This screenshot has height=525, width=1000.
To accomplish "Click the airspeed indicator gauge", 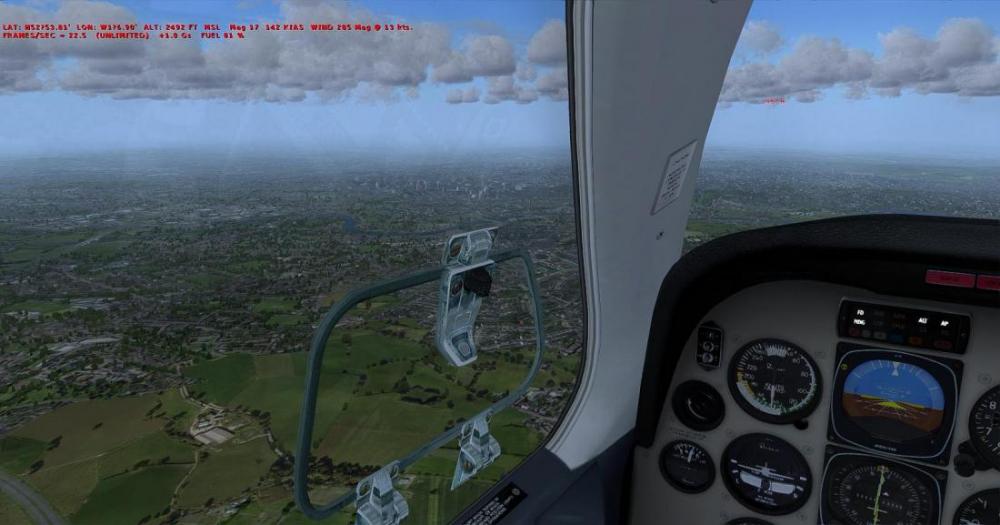I will (773, 380).
